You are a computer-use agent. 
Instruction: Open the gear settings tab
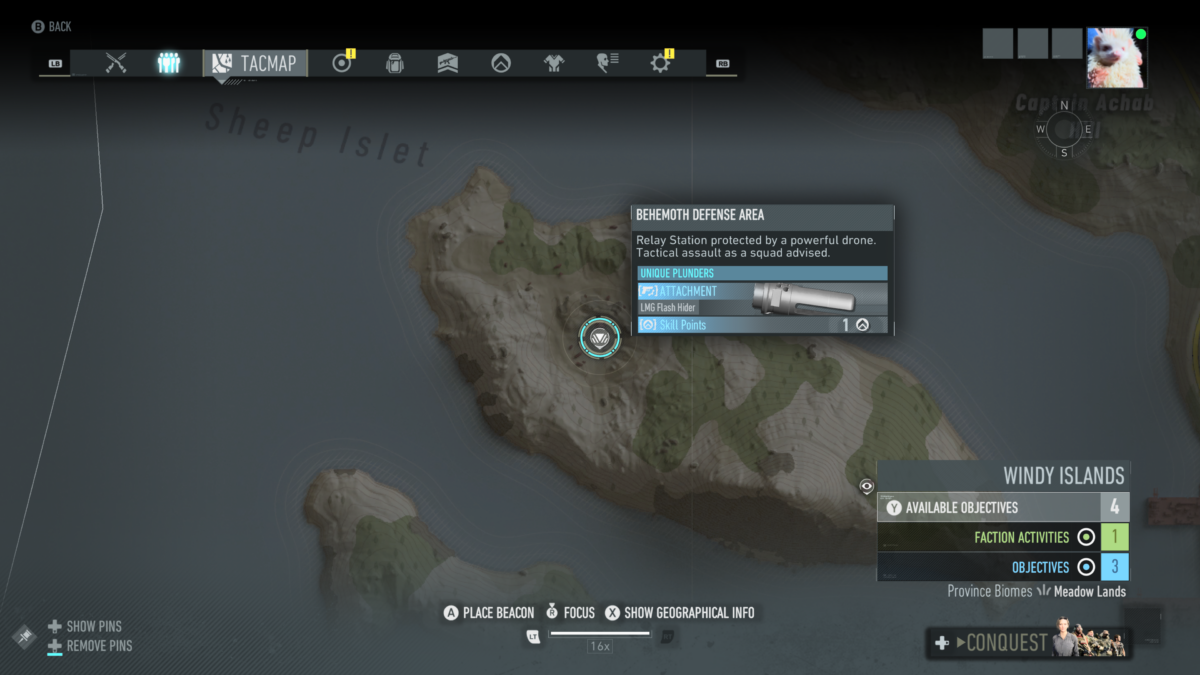[660, 63]
